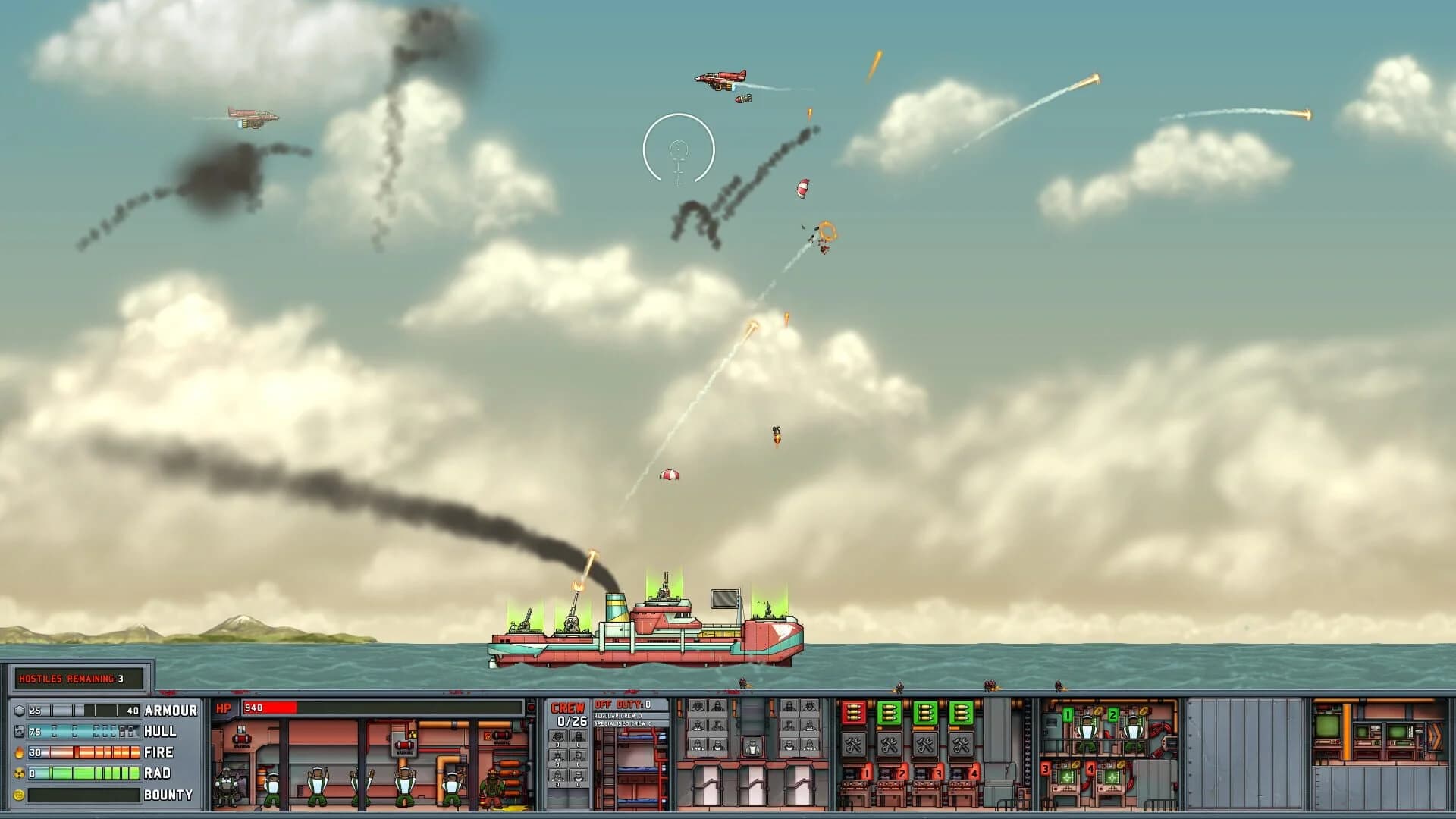Screen dimensions: 1456x819
Task: Click the hexagonal icon beside the ARMOUR bar
Action: pyautogui.click(x=19, y=711)
